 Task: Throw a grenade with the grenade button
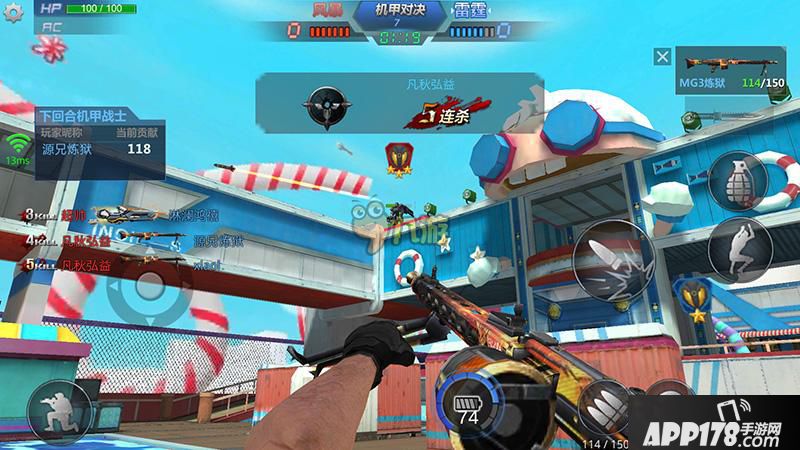(739, 180)
